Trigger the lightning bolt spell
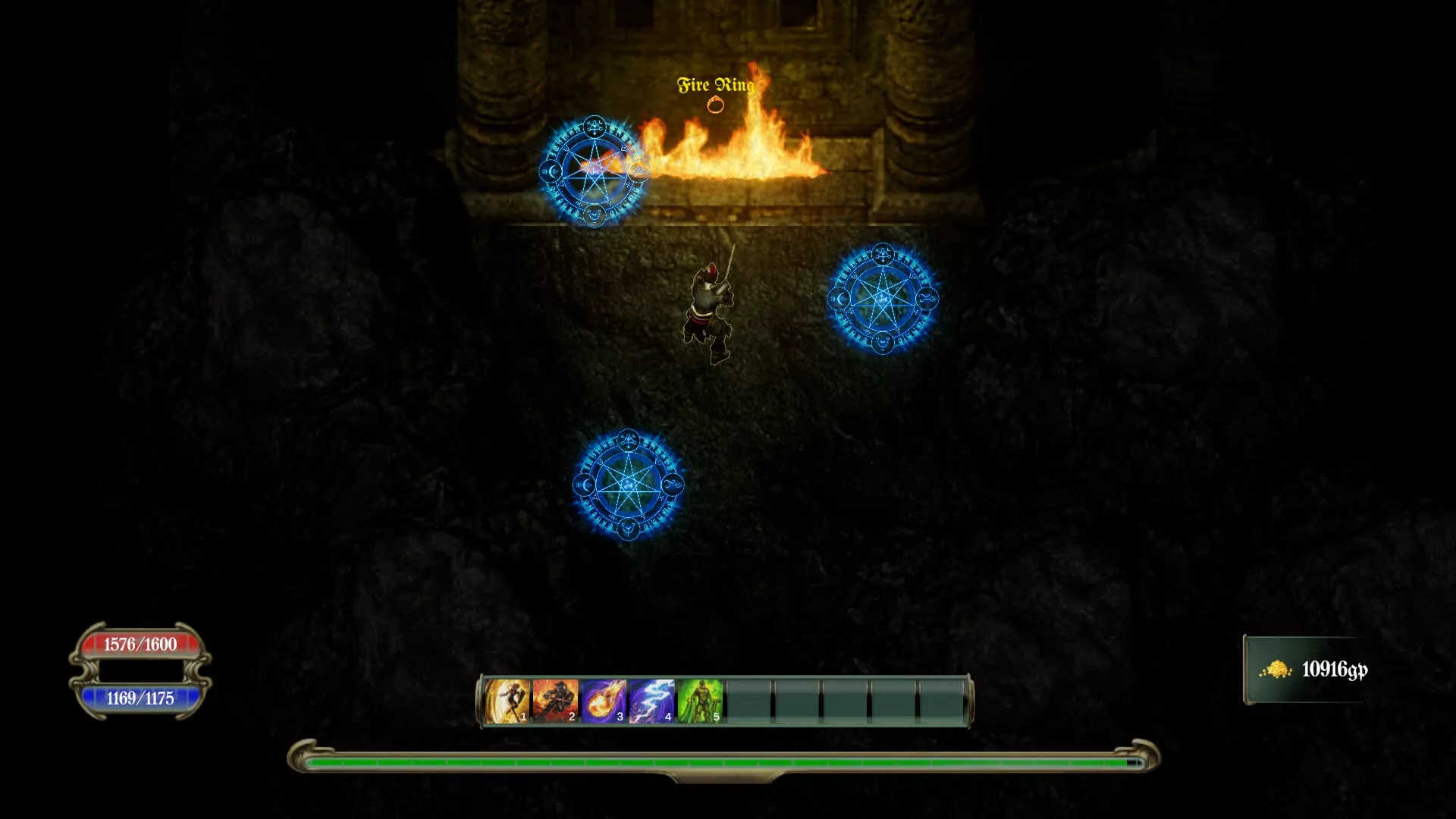Viewport: 1456px width, 819px height. [x=651, y=701]
